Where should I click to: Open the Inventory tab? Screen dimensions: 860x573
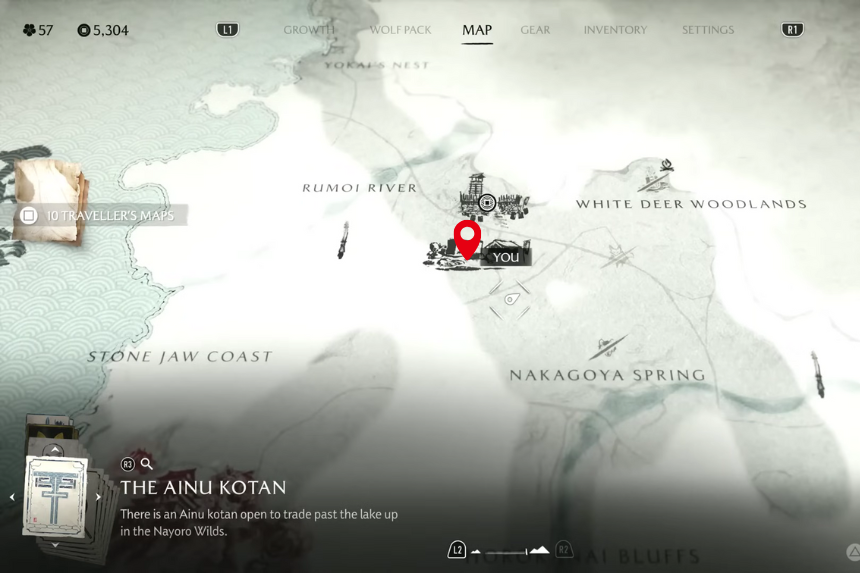pyautogui.click(x=615, y=30)
